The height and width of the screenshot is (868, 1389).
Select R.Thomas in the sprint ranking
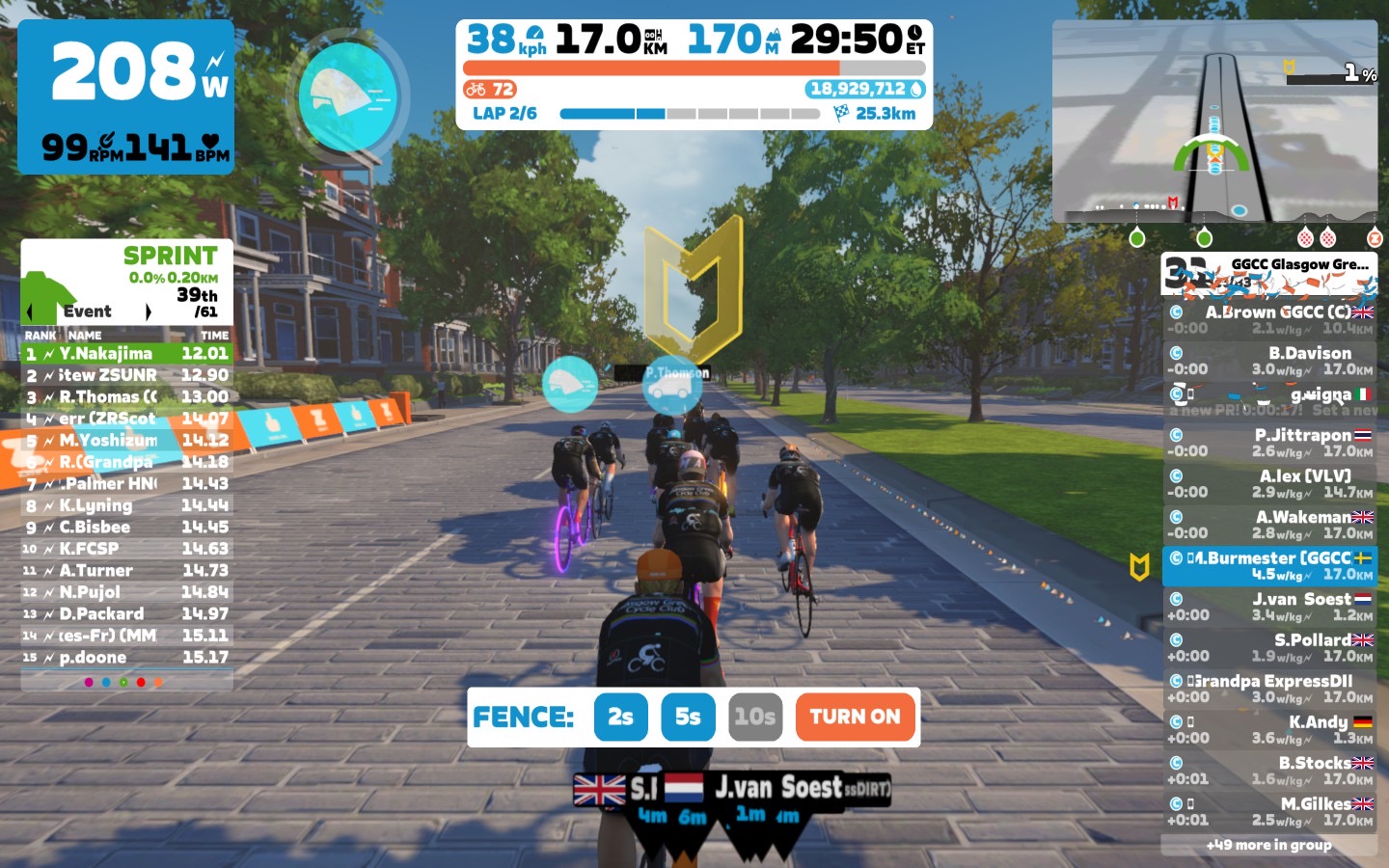coord(126,397)
